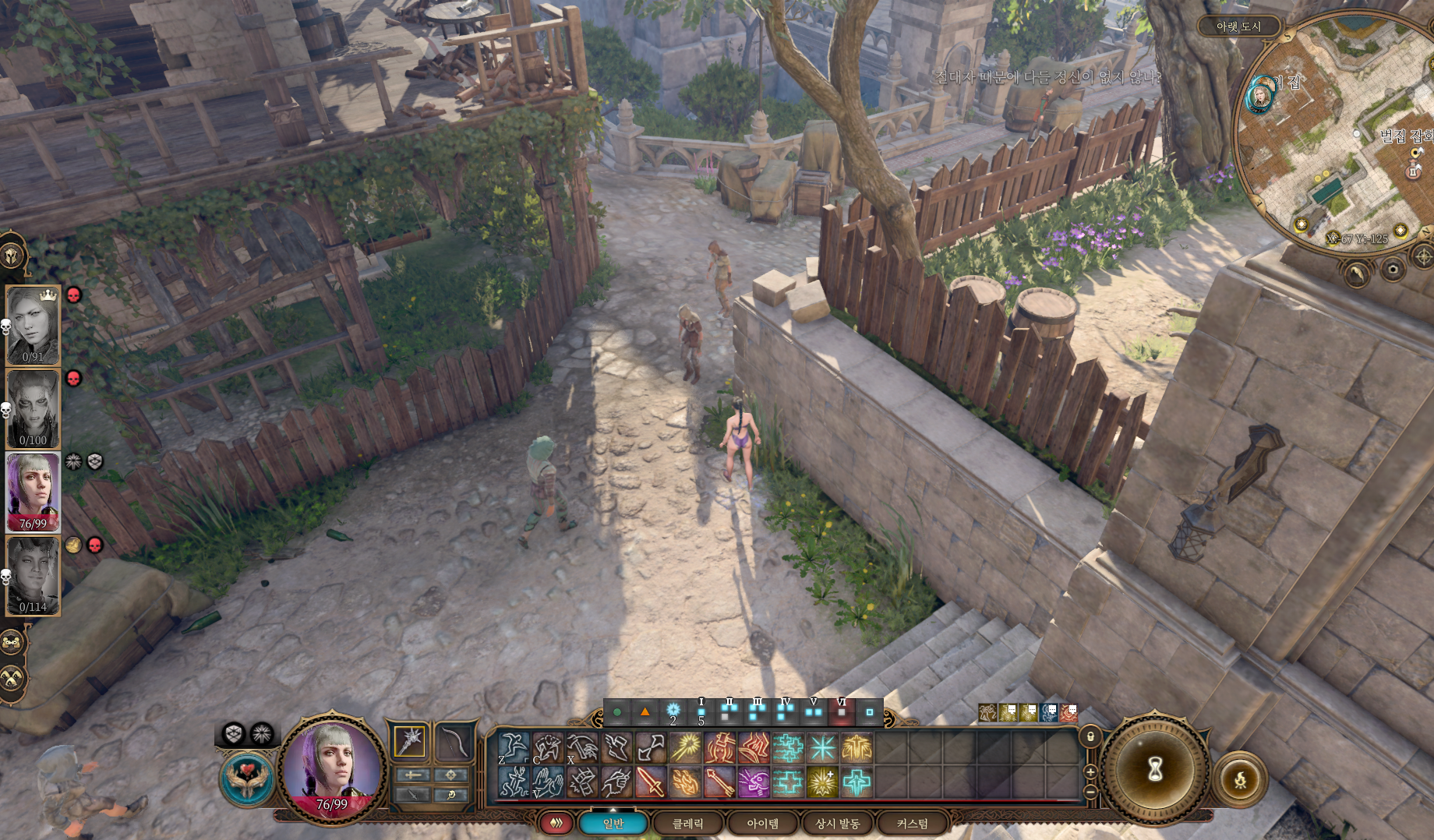Switch to the 커스텀 hotbar tab

coord(912,824)
